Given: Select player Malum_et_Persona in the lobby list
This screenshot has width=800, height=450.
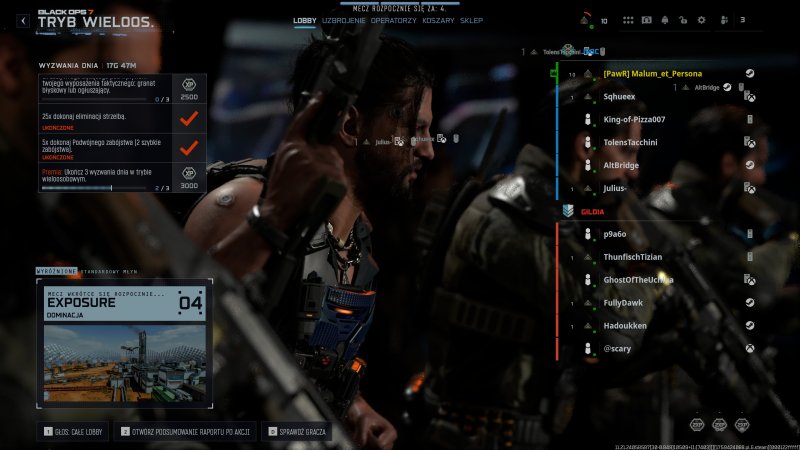Looking at the screenshot, I should [652, 73].
